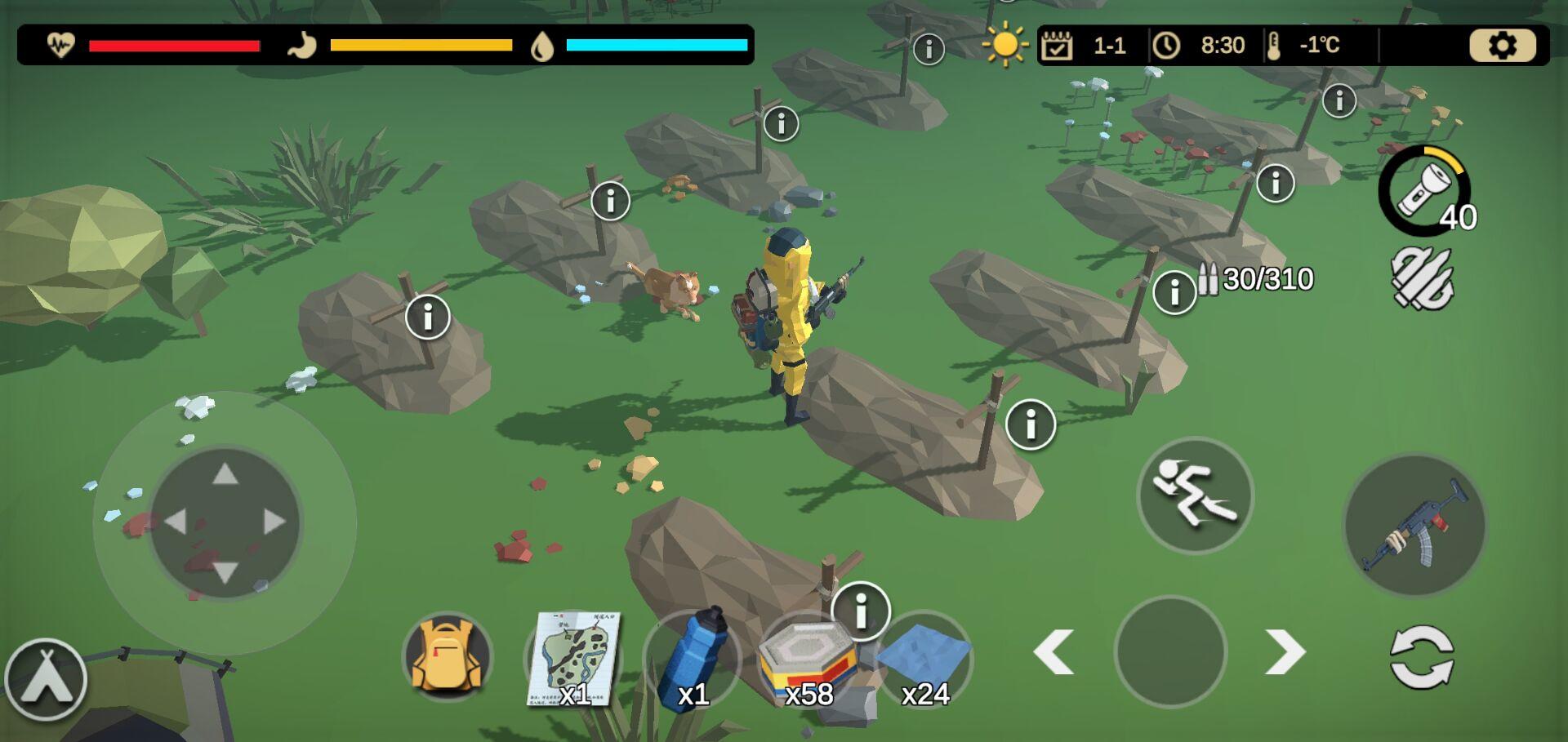Tap the crossed bandage icon under flashlight
This screenshot has width=1568, height=742.
[1422, 279]
